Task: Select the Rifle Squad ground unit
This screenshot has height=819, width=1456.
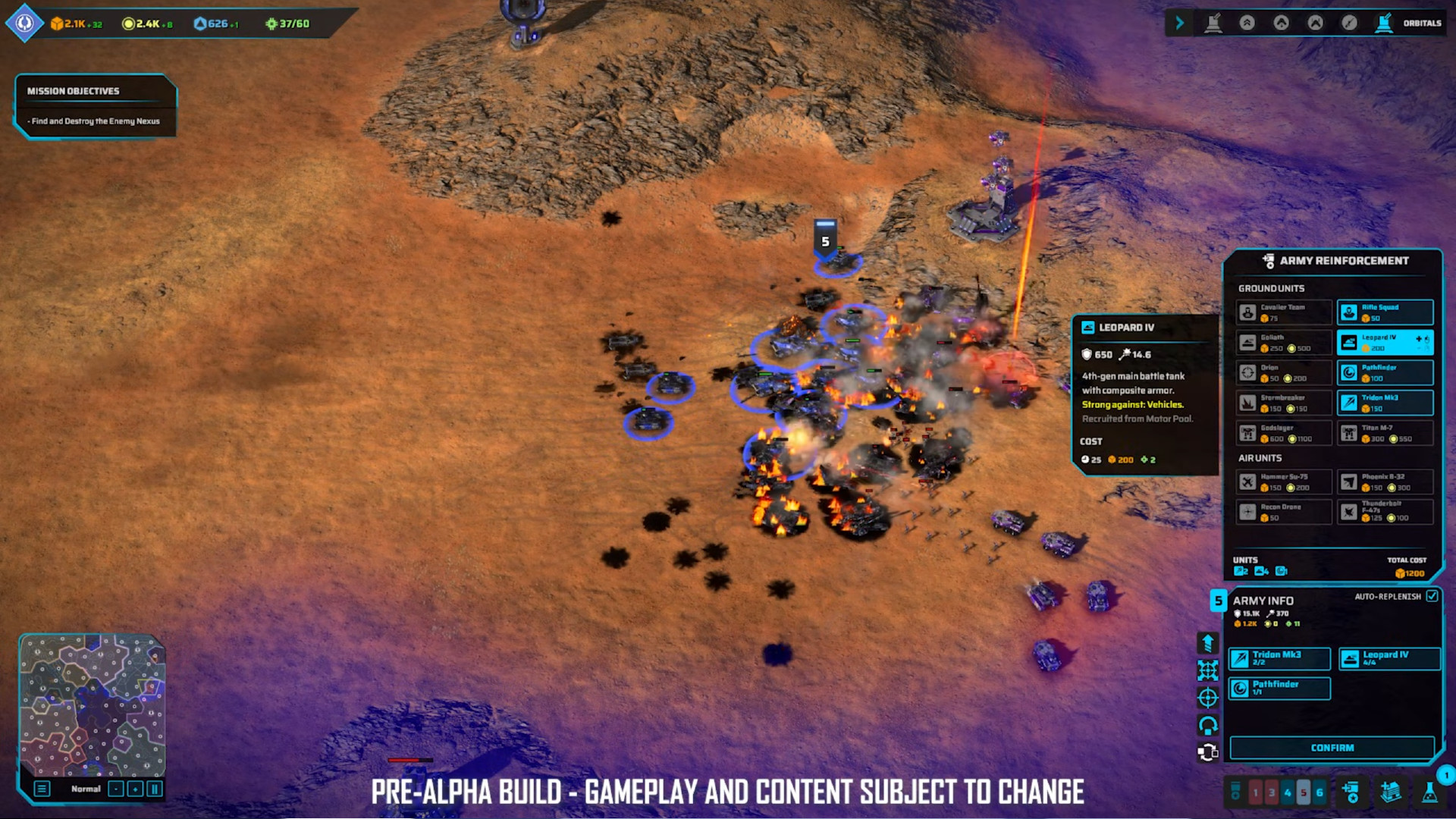Action: (1385, 312)
